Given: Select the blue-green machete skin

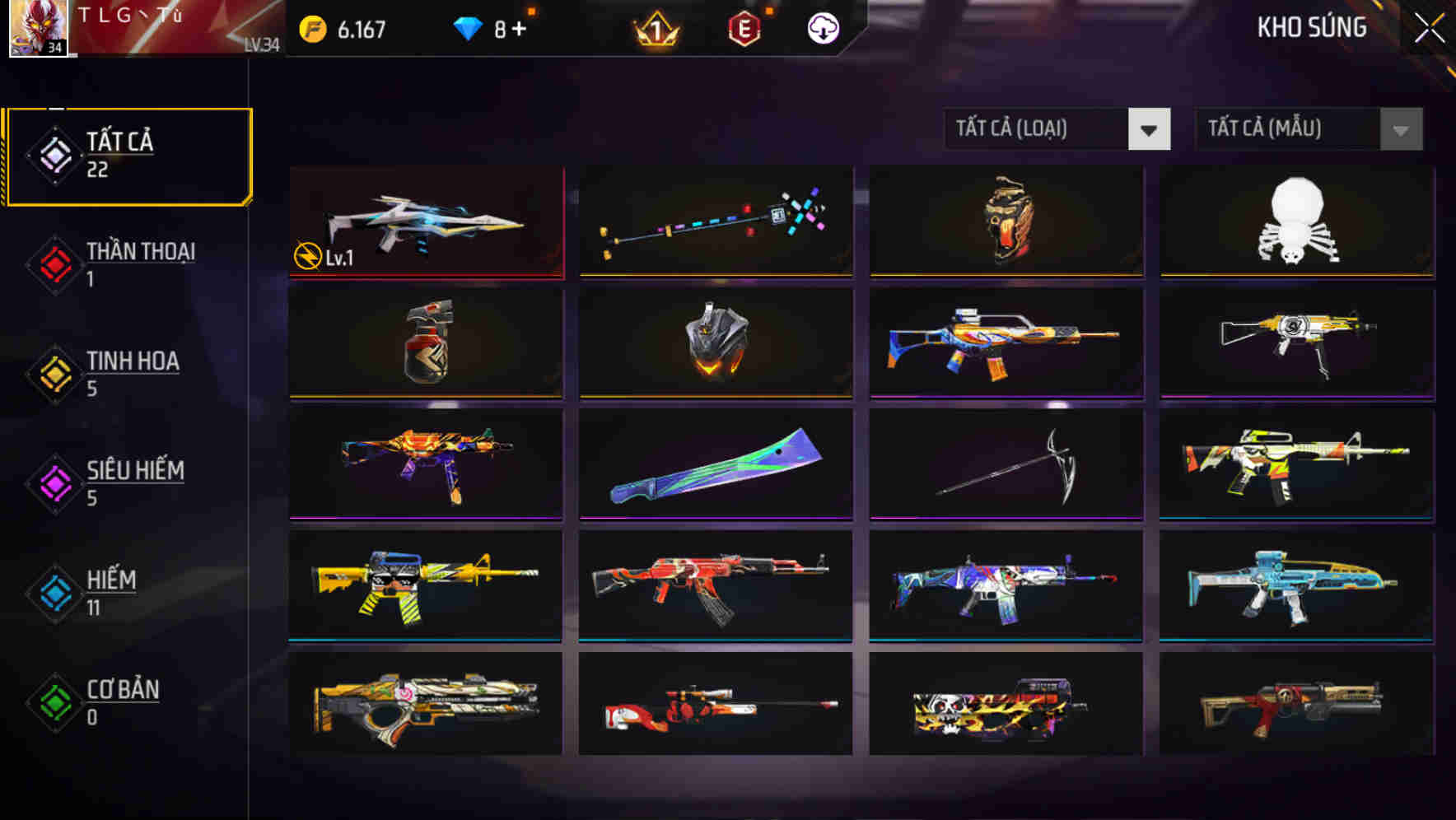Looking at the screenshot, I should (x=715, y=464).
